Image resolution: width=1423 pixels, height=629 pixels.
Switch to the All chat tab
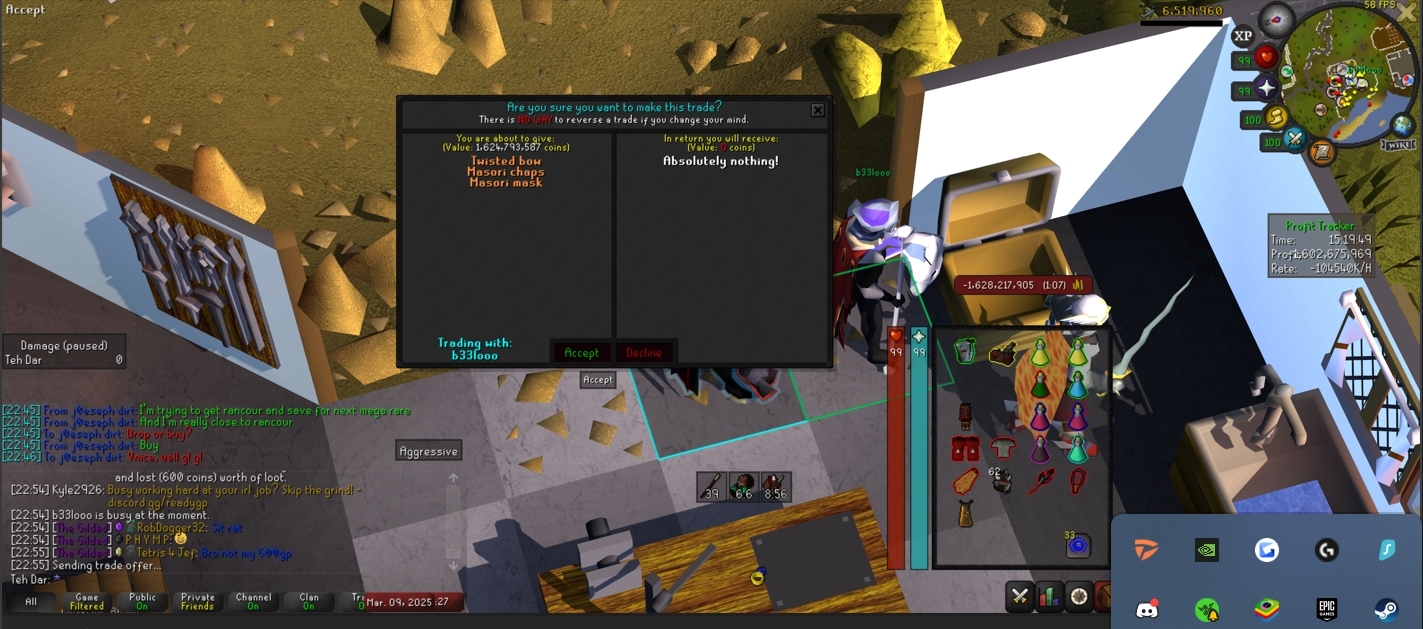tap(31, 602)
